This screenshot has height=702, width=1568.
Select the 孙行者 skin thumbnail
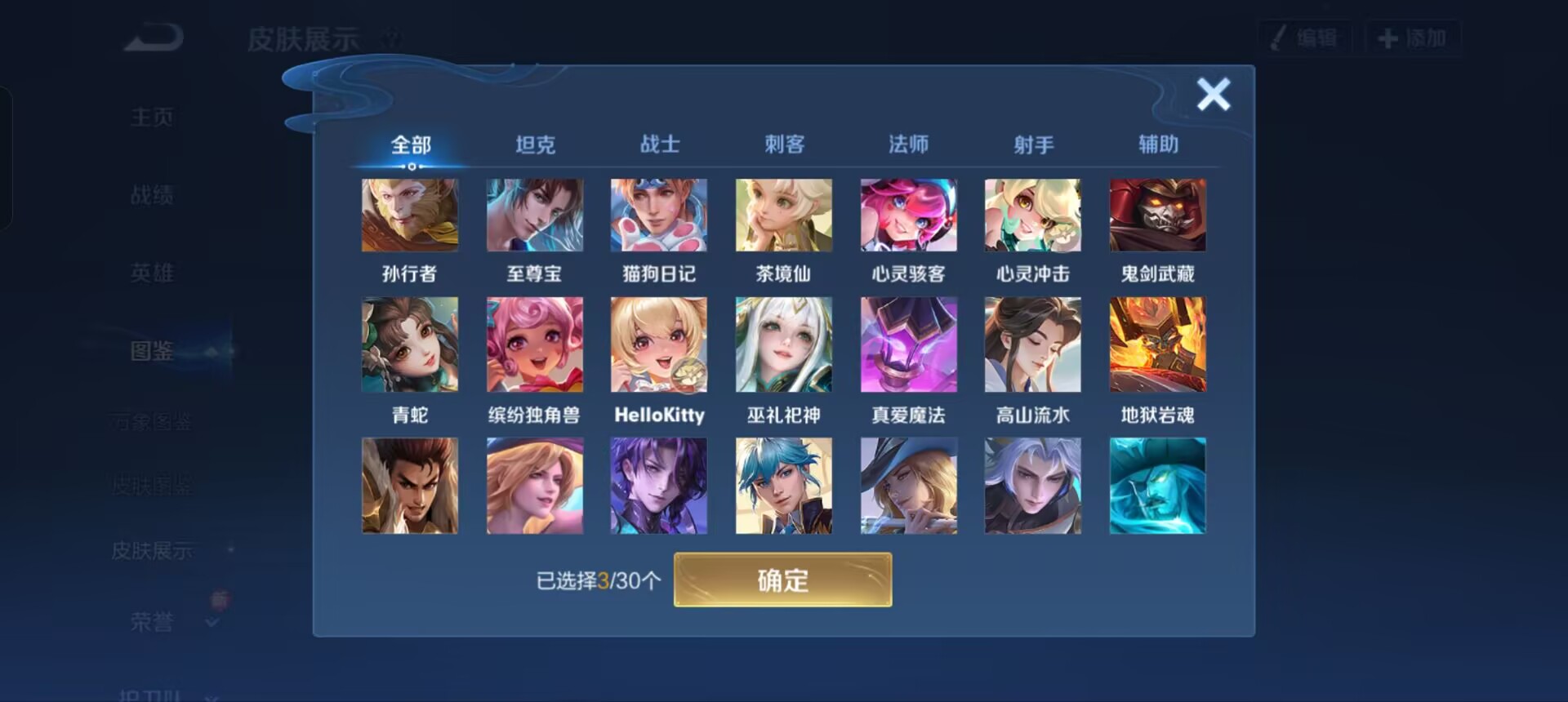(411, 215)
